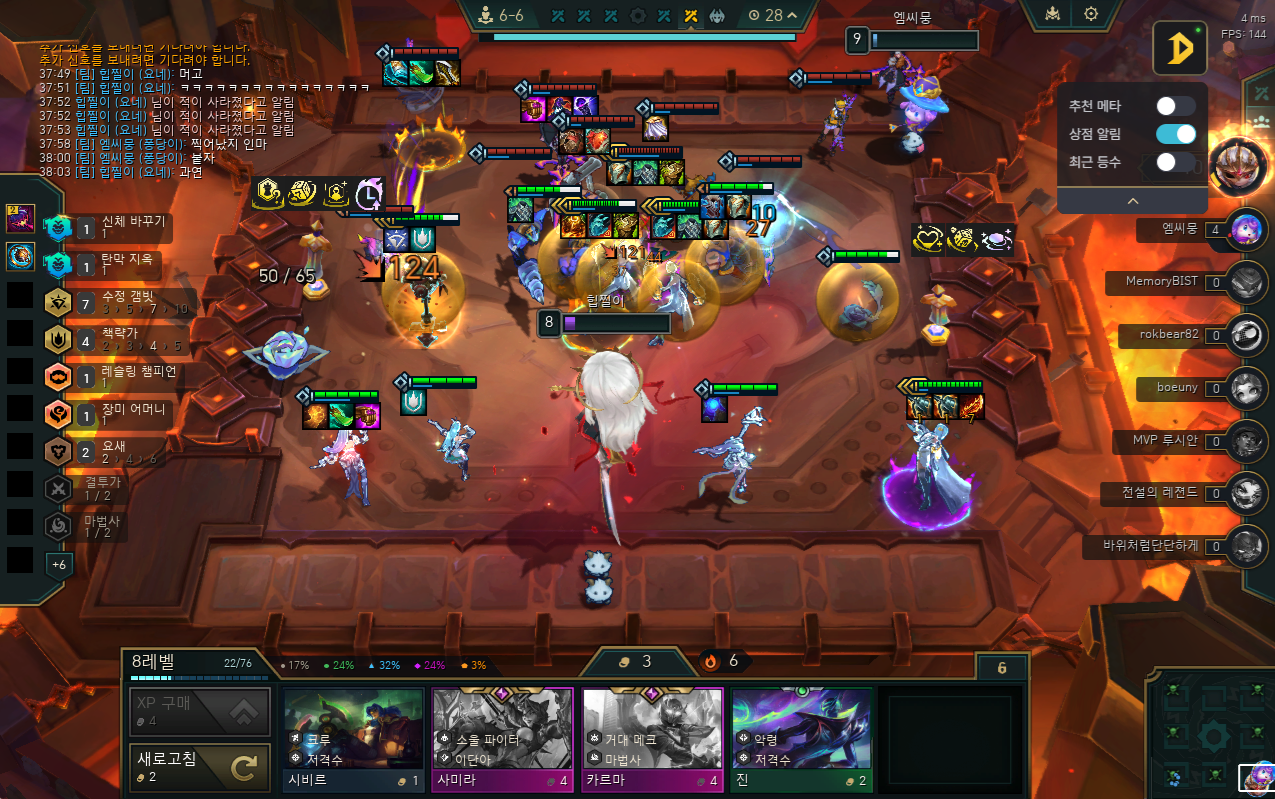This screenshot has height=799, width=1275.
Task: Select the 카르마 shop card
Action: click(652, 739)
